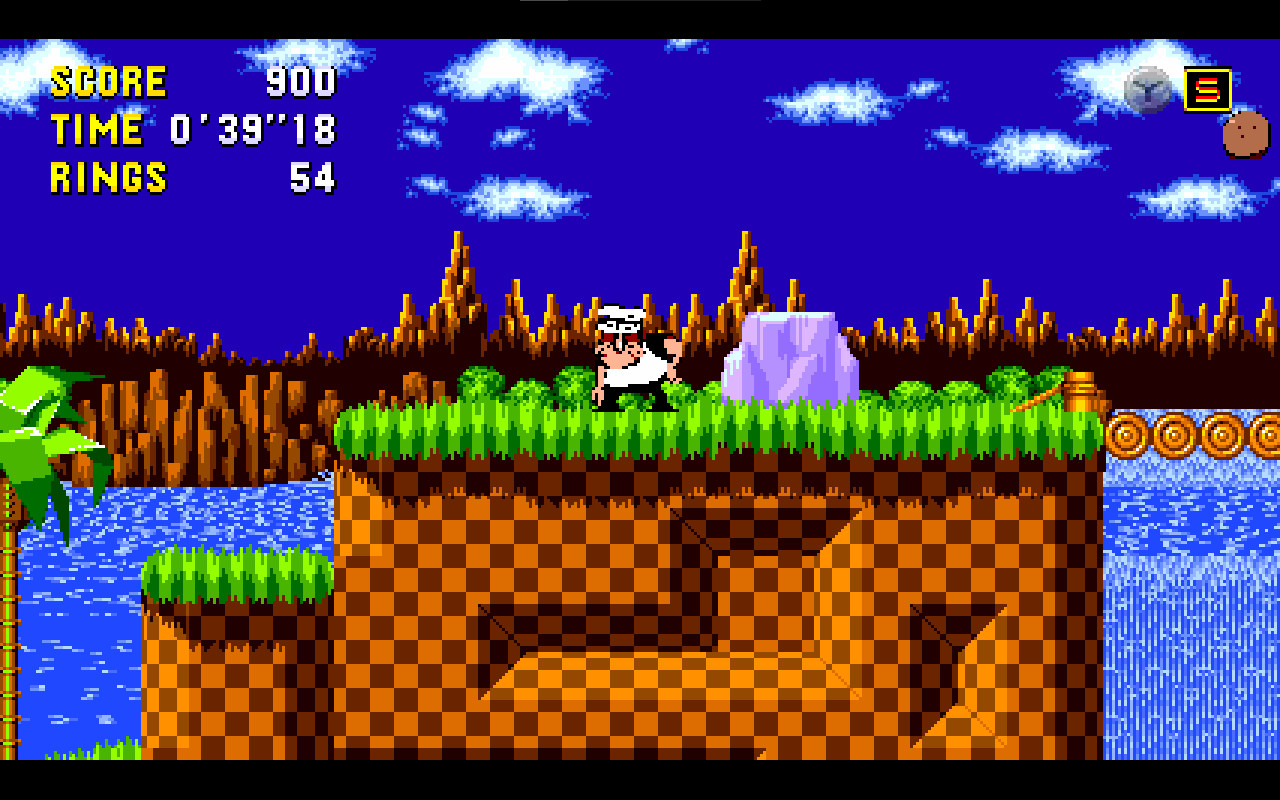The height and width of the screenshot is (800, 1280).
Task: Click the brown cookie icon near the screen edge
Action: pyautogui.click(x=1243, y=136)
